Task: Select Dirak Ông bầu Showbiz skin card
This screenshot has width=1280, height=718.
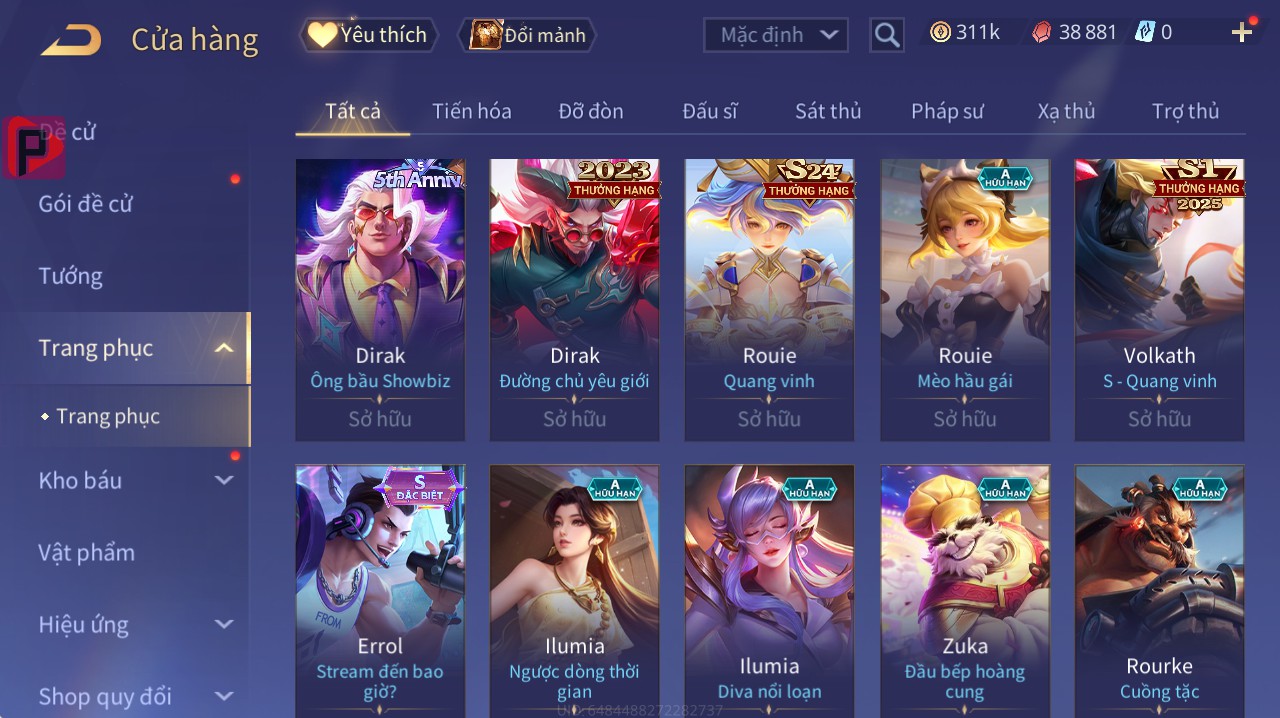Action: coord(380,299)
